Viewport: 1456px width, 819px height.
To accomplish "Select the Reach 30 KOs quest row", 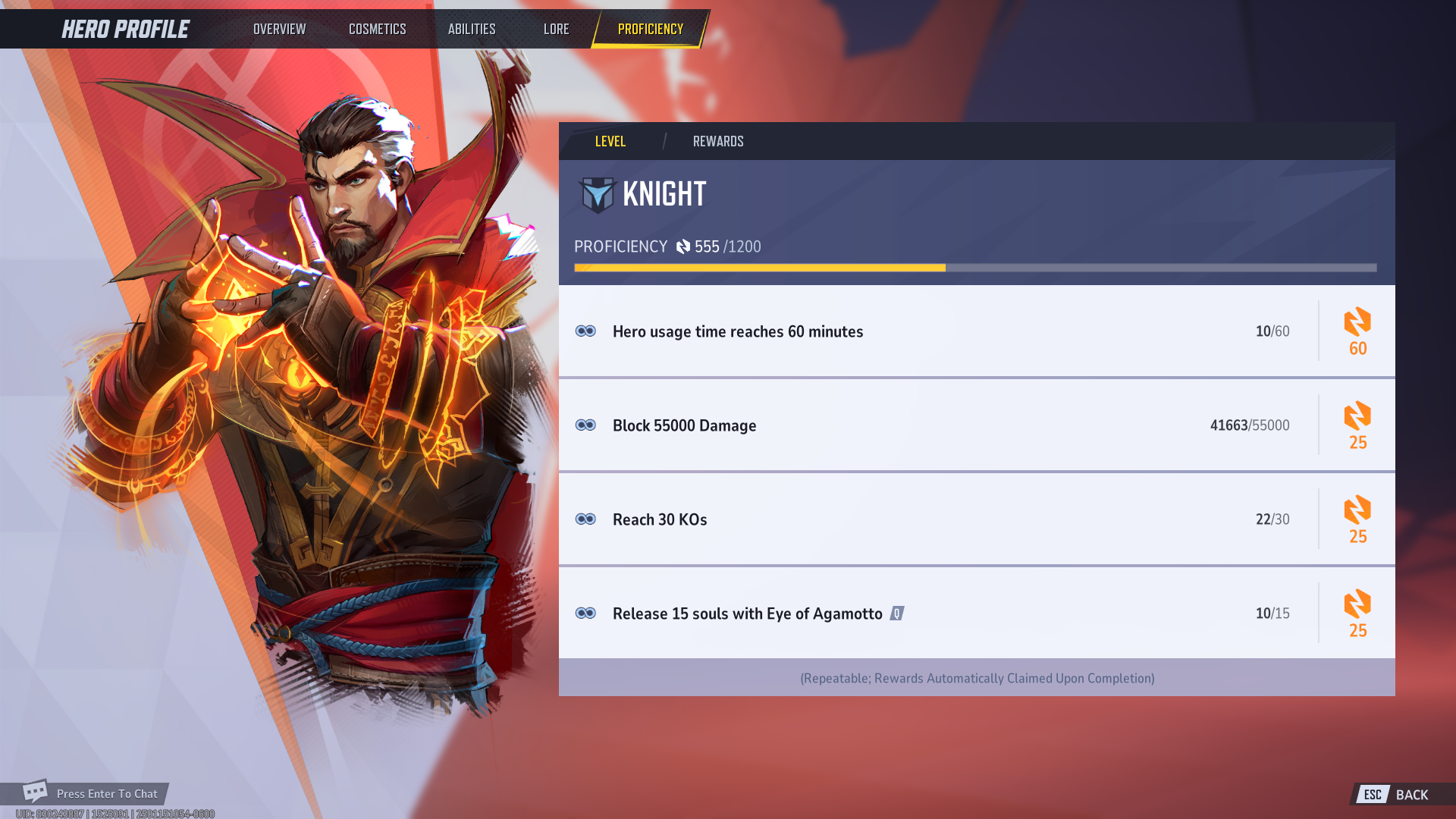I will coord(910,519).
